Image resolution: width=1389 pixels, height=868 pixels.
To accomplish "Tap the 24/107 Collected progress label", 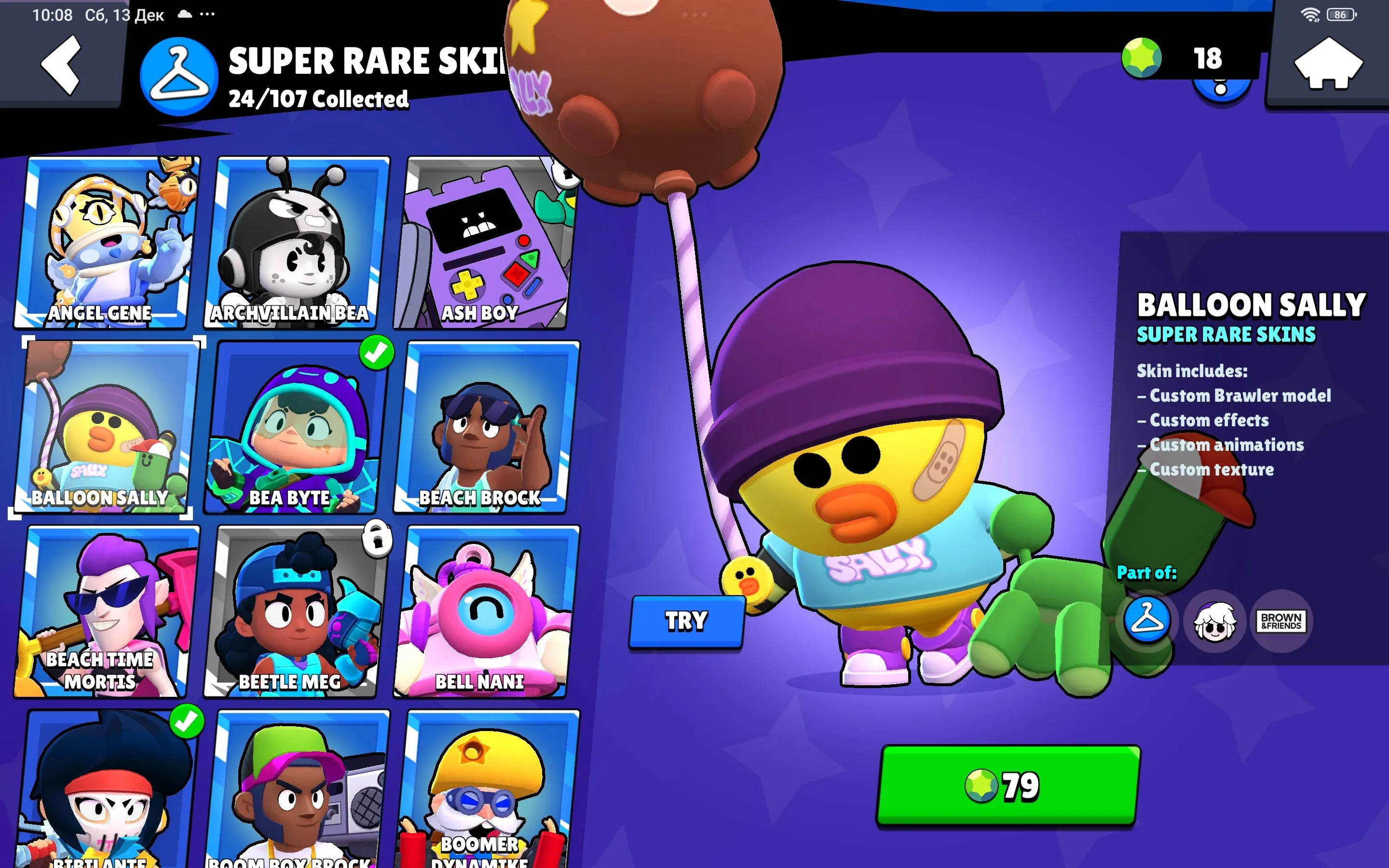I will (317, 99).
